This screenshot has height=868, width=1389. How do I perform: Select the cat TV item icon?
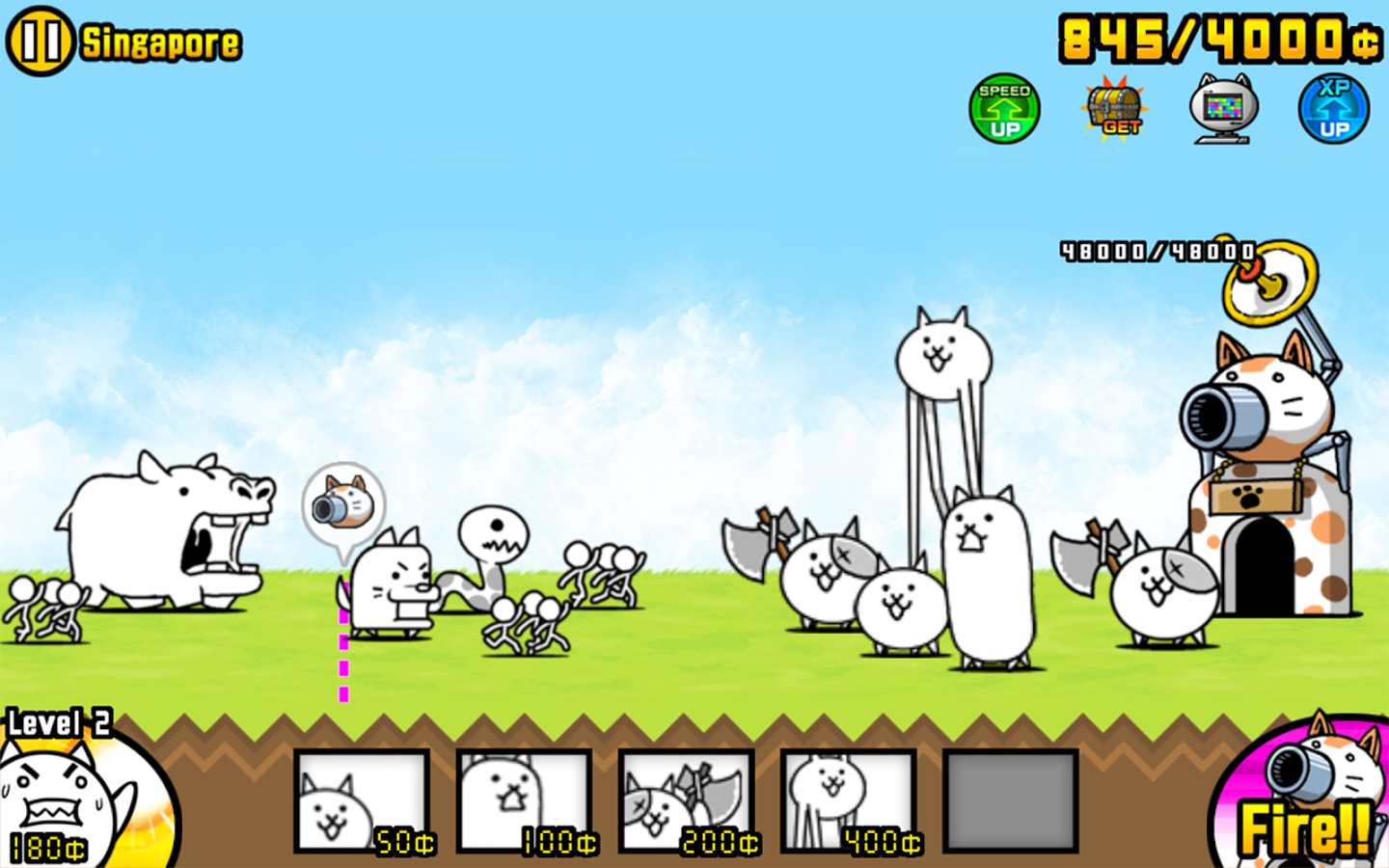[1225, 108]
